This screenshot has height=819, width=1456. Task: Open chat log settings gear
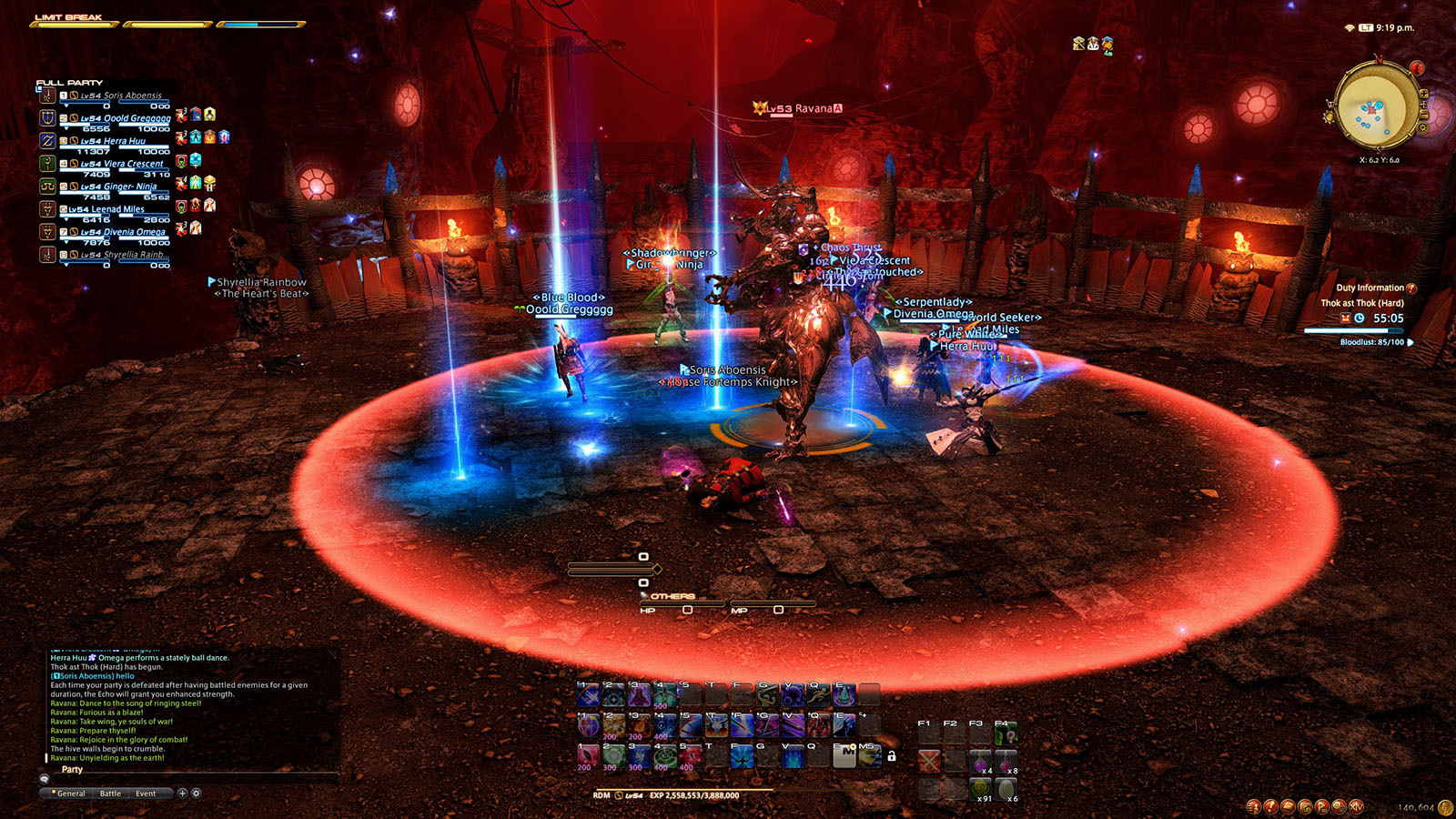coord(196,794)
